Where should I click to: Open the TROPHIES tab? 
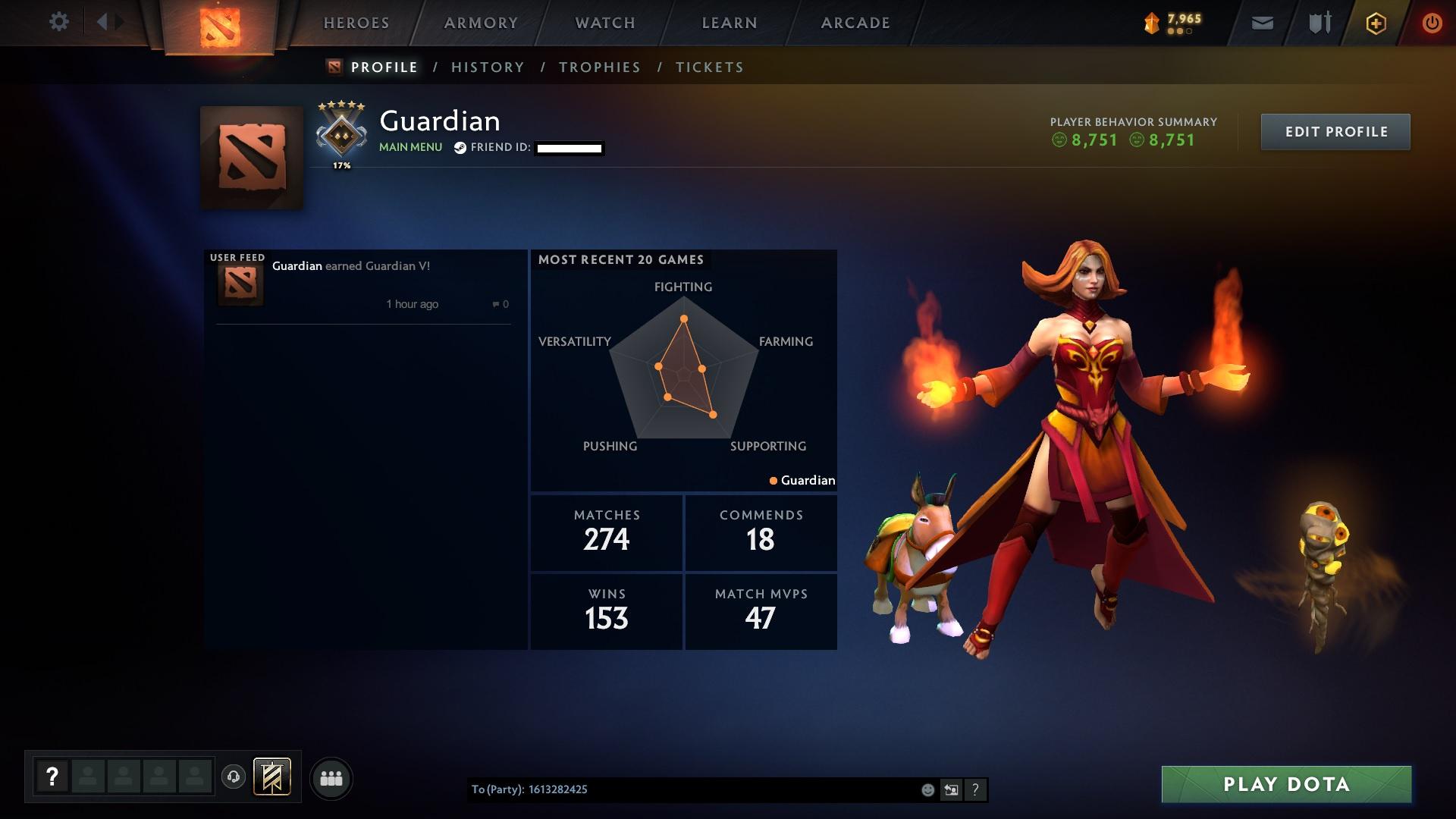click(599, 67)
